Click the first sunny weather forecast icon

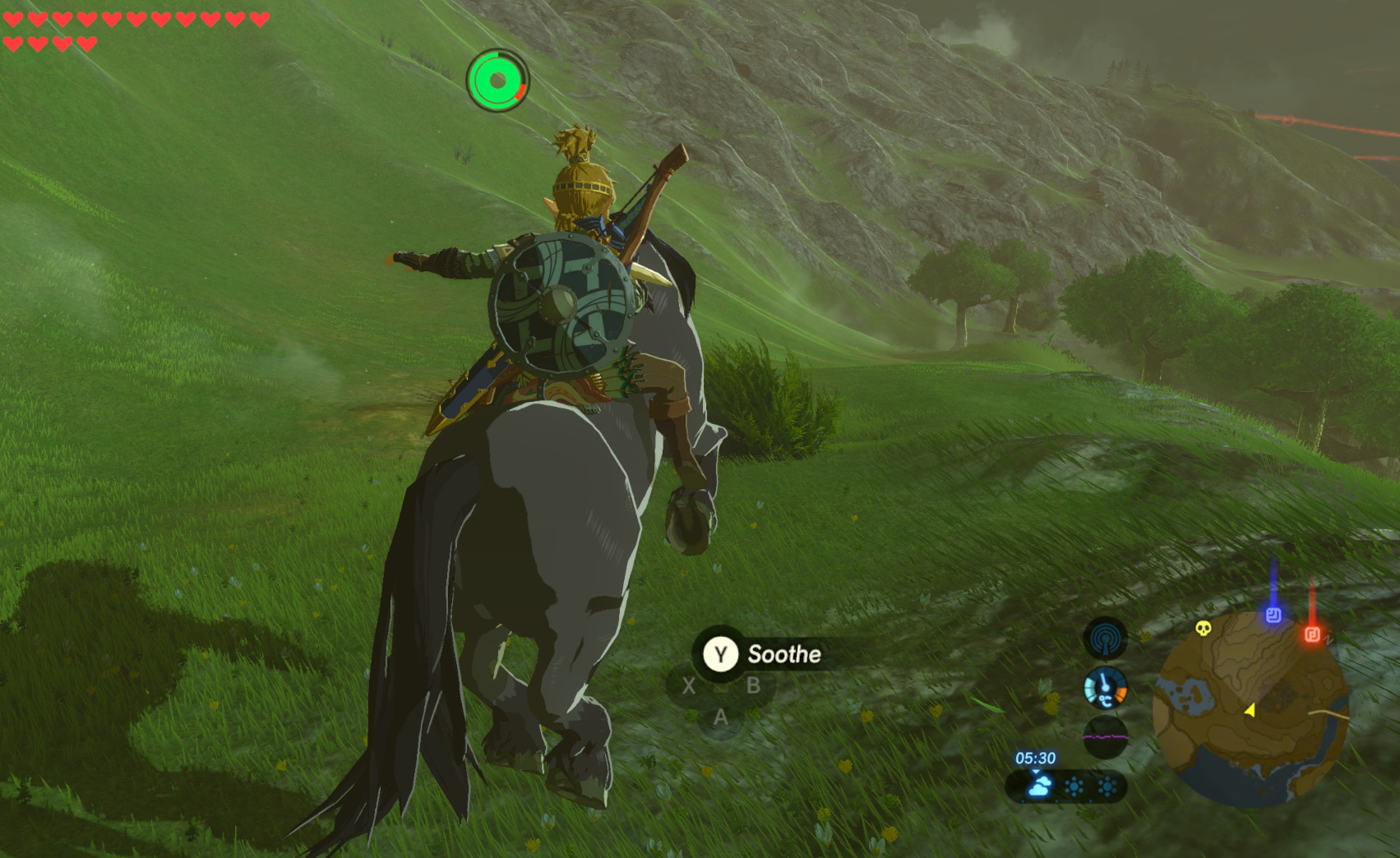1074,786
